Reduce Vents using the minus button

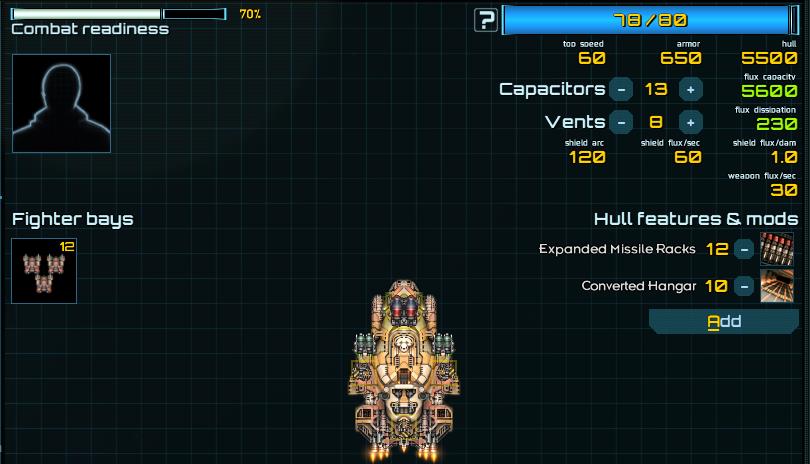621,122
